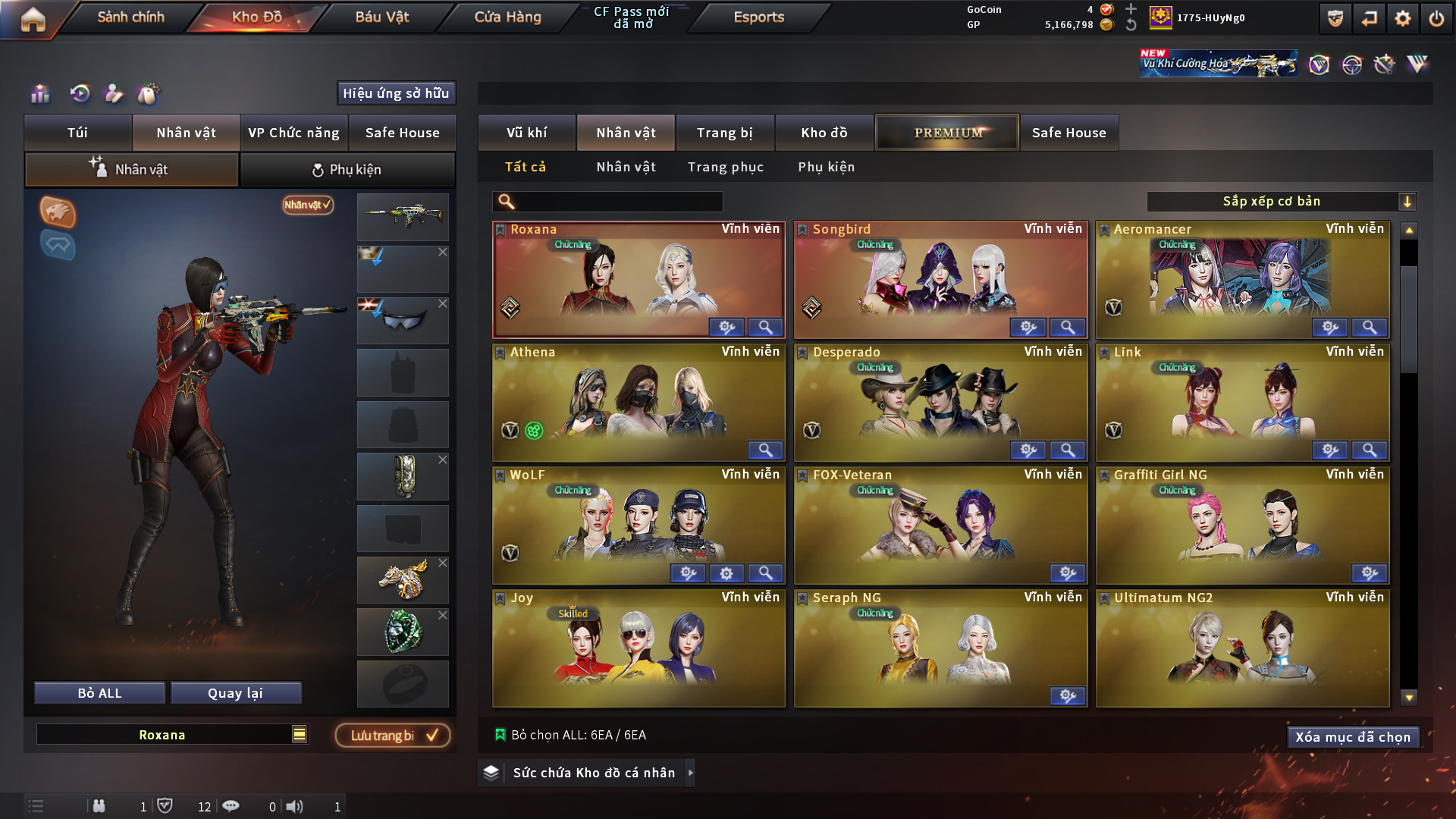Click the Quay lại button
1456x819 pixels.
click(235, 693)
